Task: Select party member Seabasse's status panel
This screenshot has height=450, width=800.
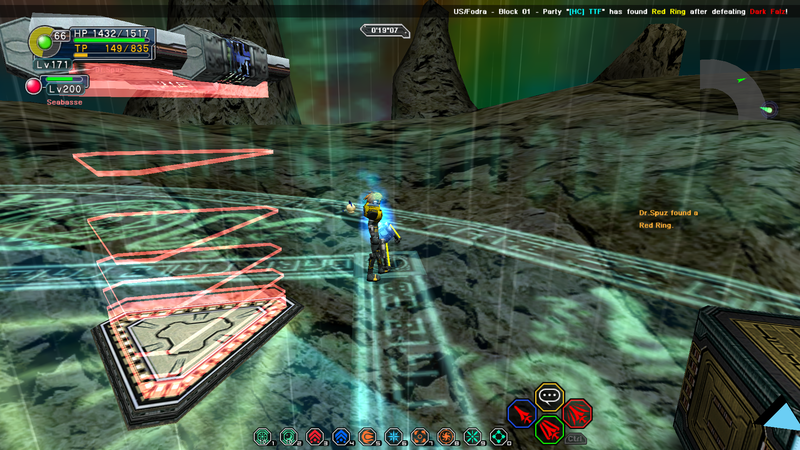Action: tap(60, 88)
